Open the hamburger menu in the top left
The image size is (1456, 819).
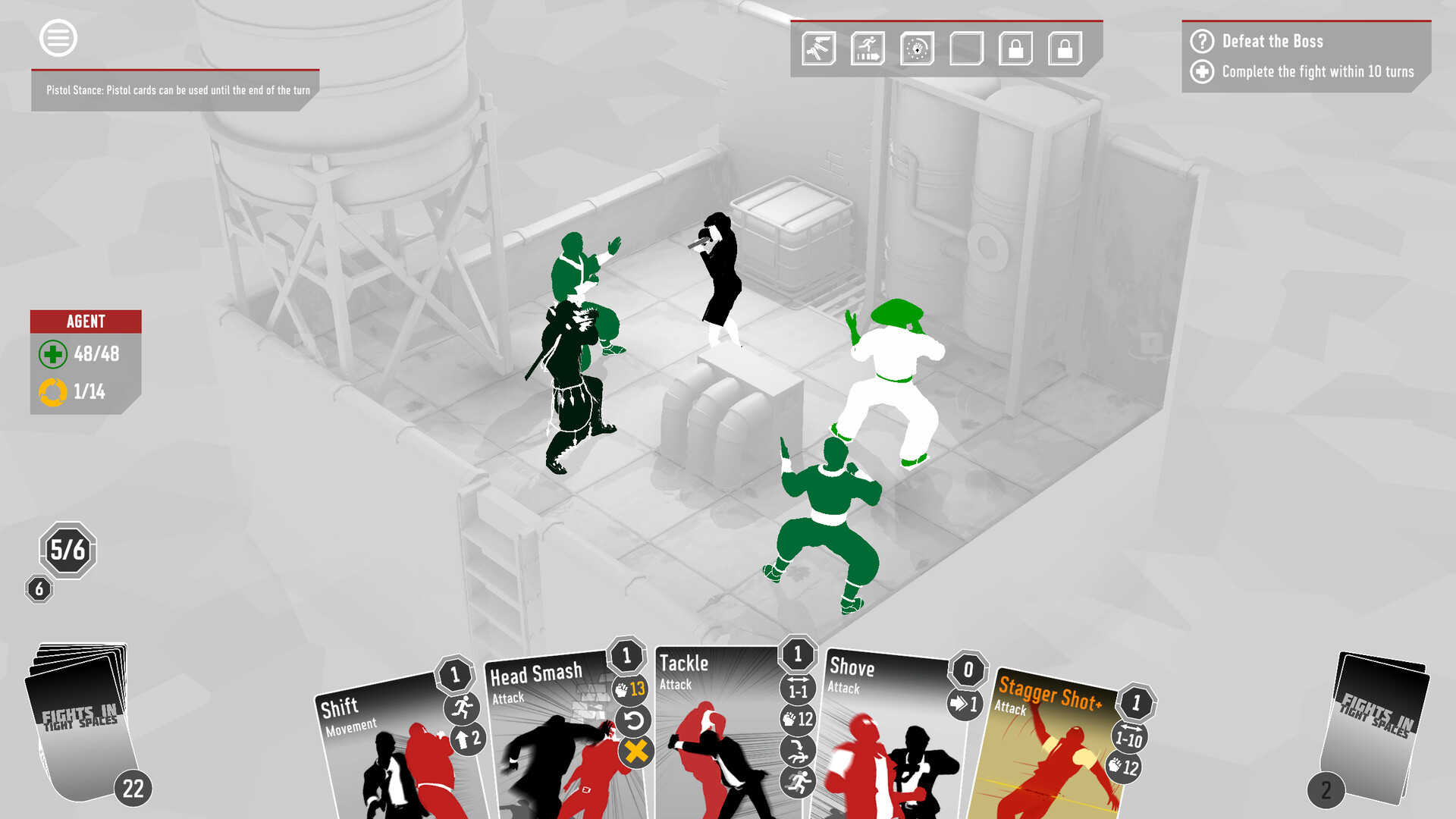[57, 38]
